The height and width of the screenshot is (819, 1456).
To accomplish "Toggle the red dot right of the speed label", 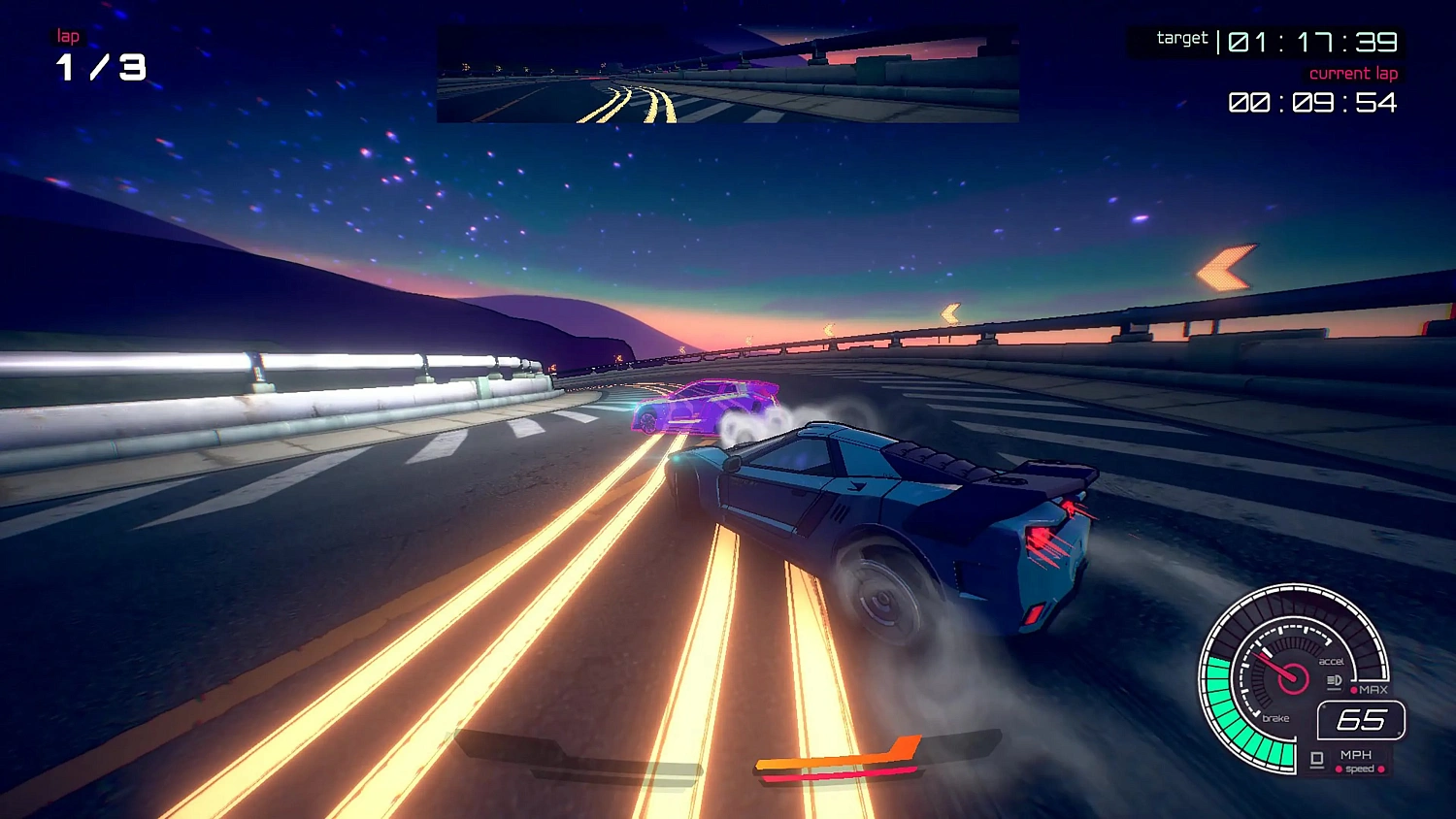I will (x=1381, y=769).
